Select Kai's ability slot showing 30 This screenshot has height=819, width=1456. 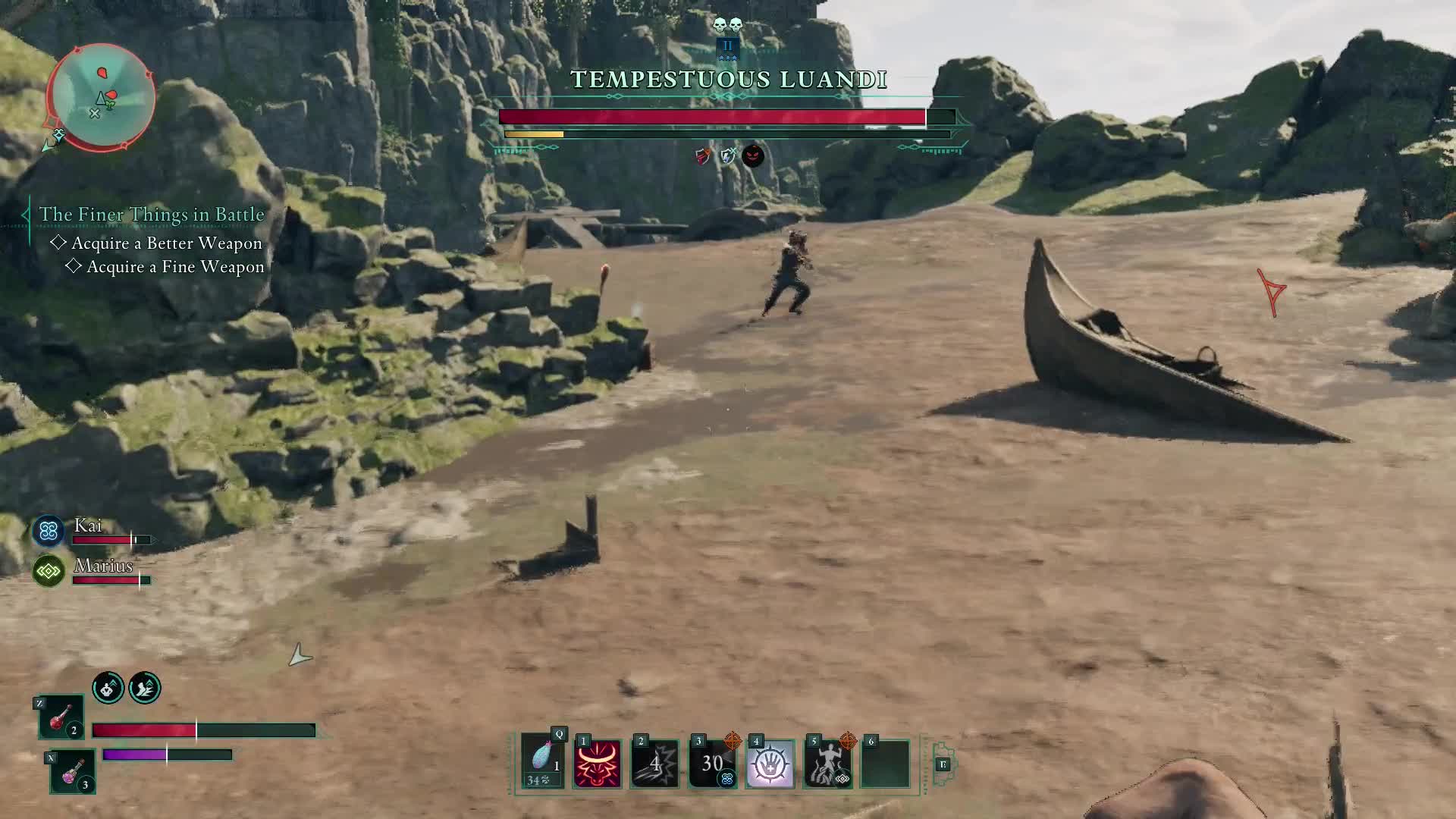712,764
